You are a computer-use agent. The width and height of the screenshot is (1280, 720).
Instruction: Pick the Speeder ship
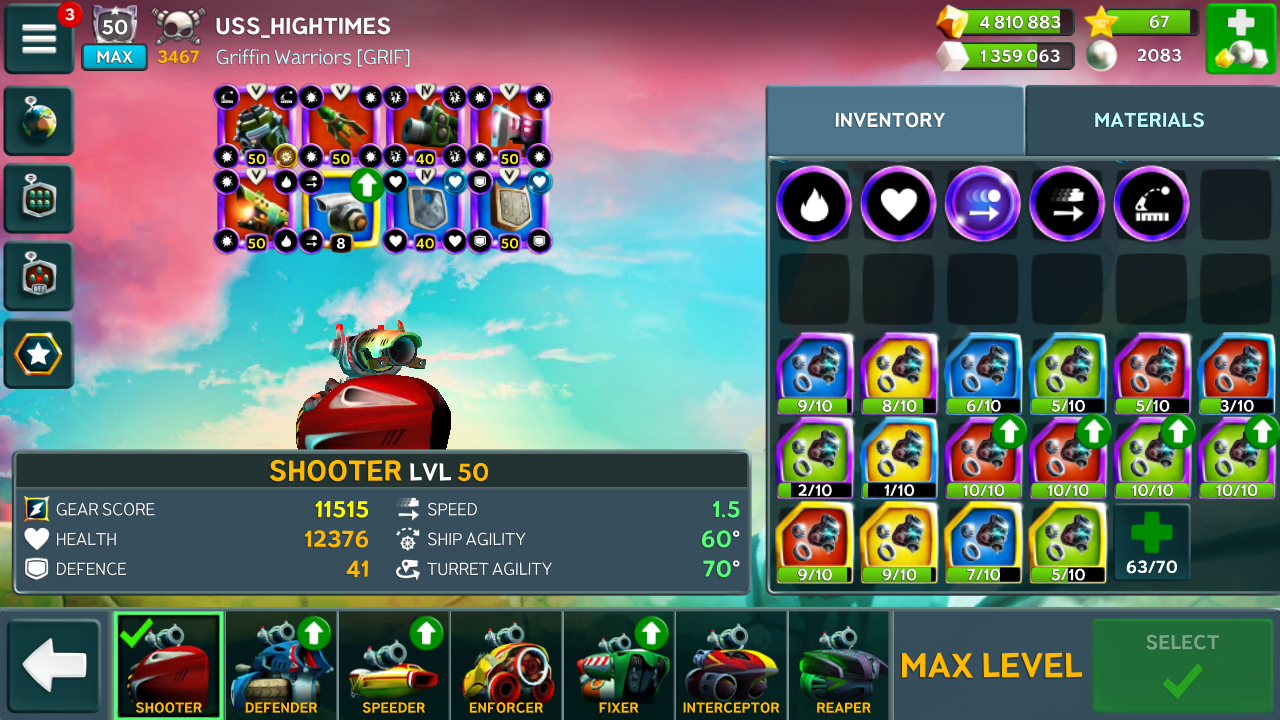pyautogui.click(x=394, y=665)
